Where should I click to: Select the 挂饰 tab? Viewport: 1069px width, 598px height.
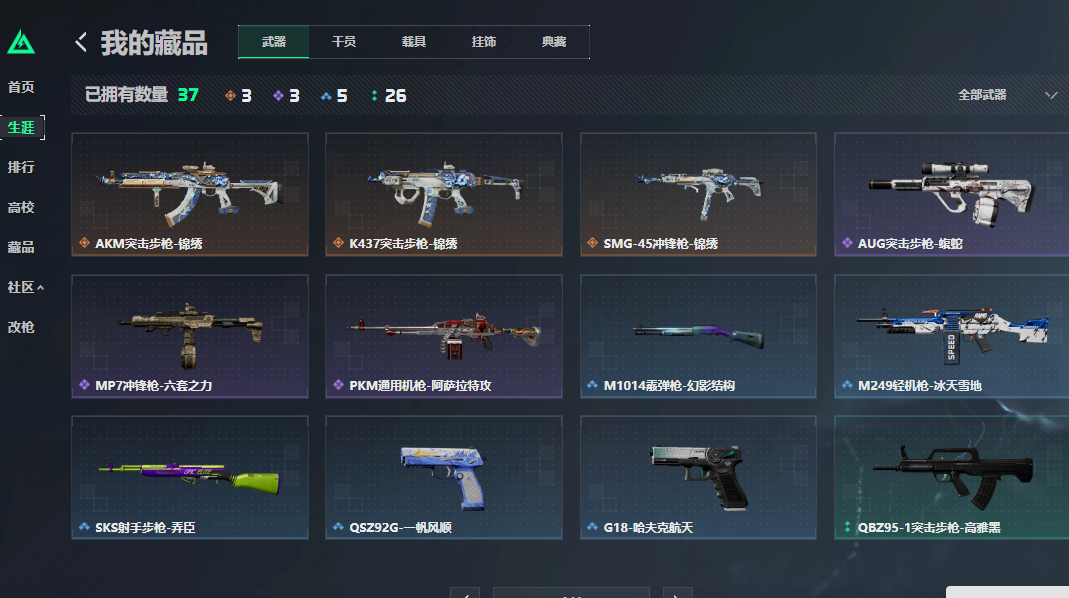point(484,42)
